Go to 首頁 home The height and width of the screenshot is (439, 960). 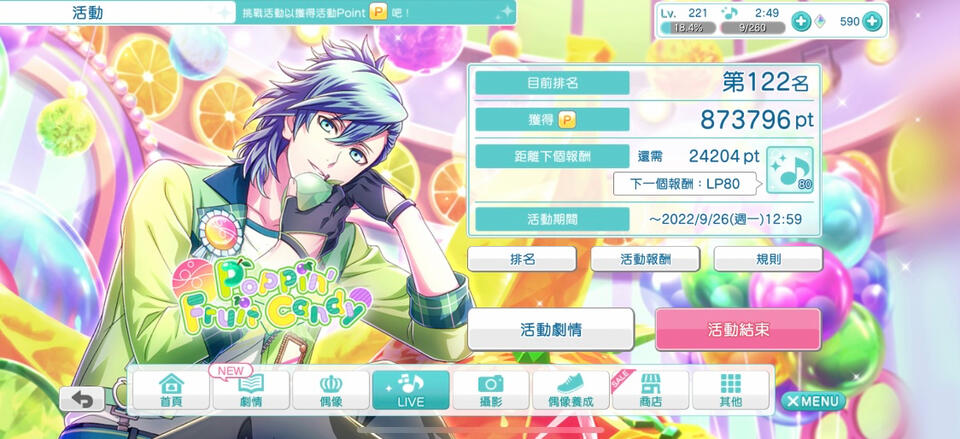[x=171, y=390]
